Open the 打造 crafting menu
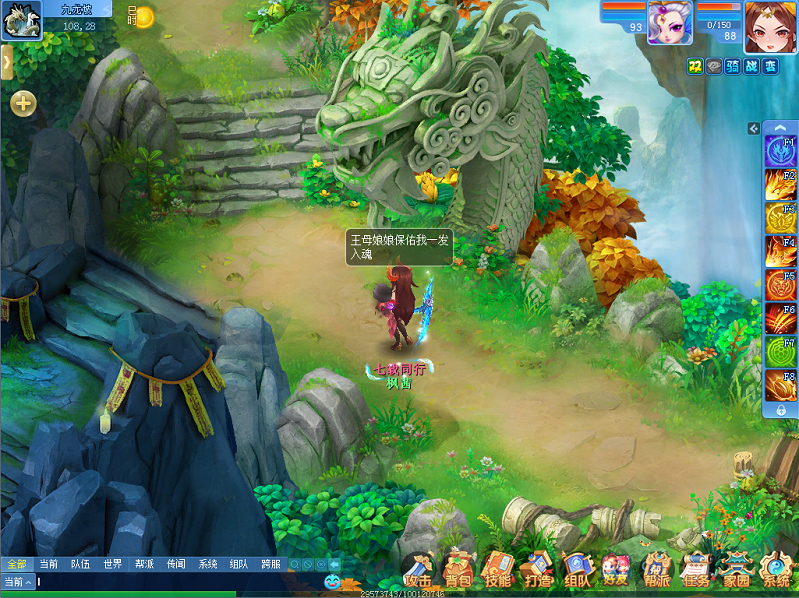Screen dimensions: 799x598 point(538,569)
